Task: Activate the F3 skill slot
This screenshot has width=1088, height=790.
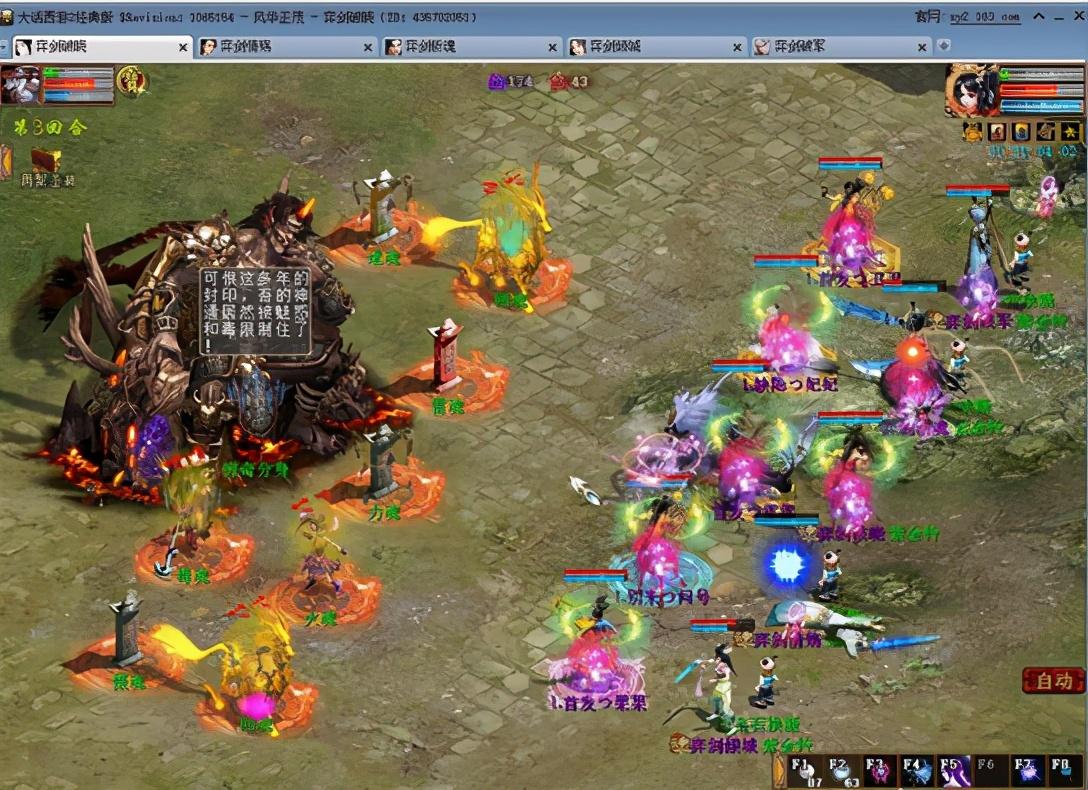Action: 879,771
